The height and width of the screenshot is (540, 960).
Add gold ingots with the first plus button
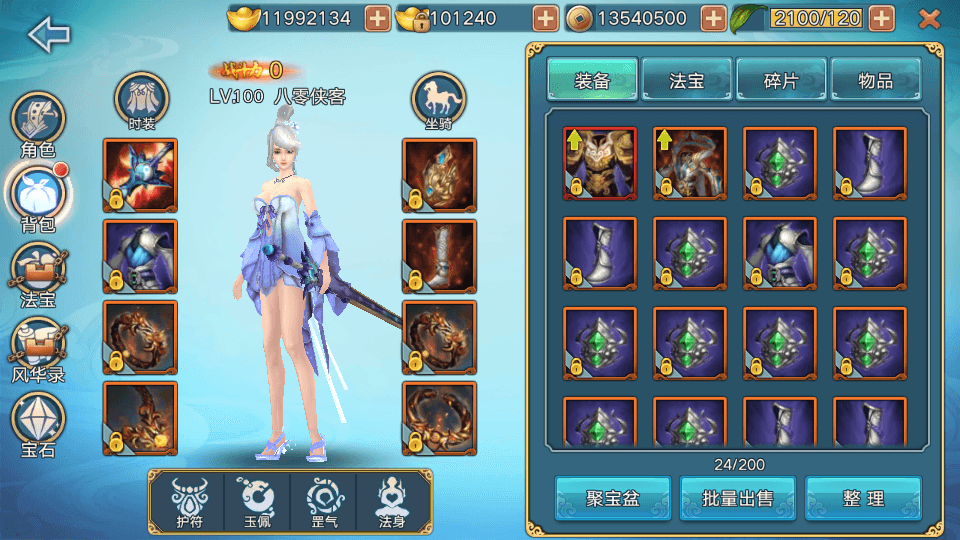pyautogui.click(x=377, y=18)
